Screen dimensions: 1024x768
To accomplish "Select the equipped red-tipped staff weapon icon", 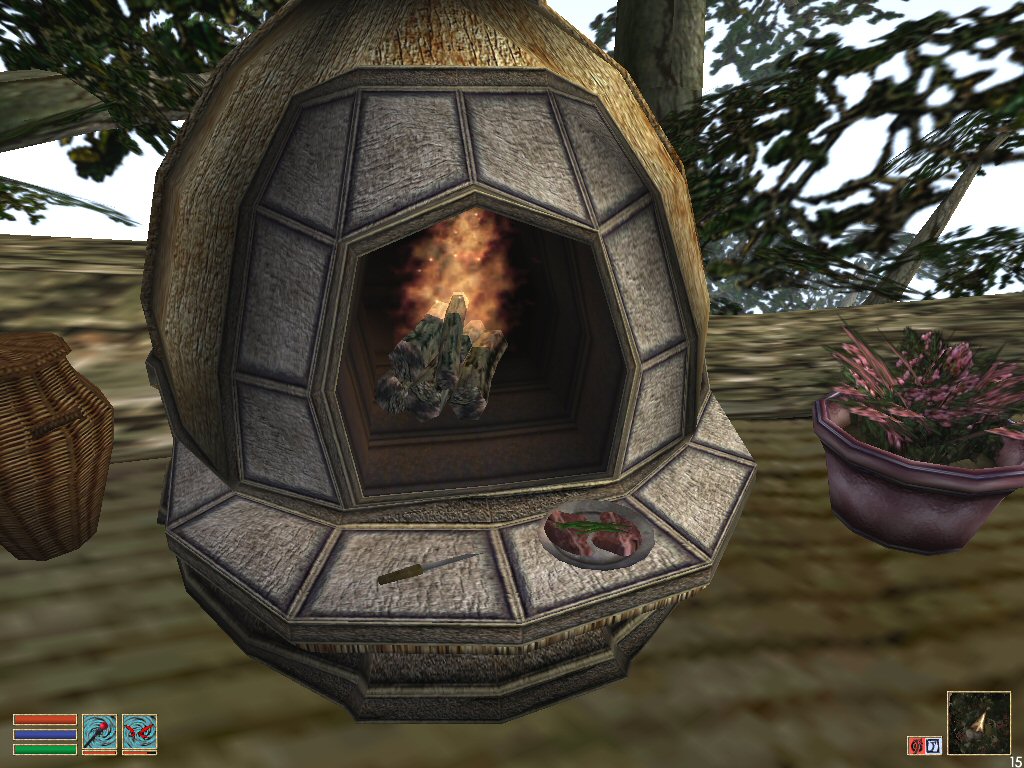I will (x=99, y=732).
